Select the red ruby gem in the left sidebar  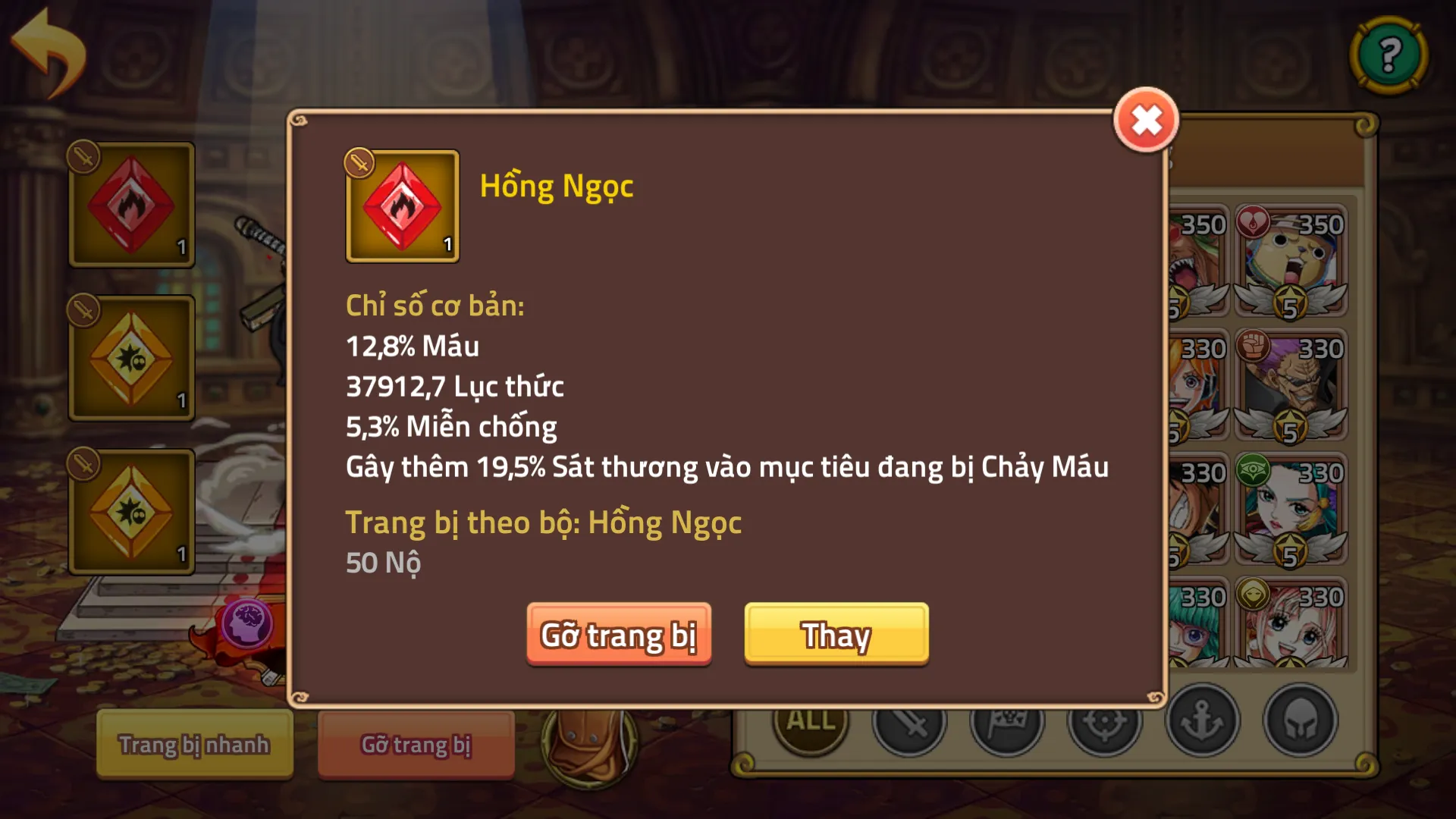(130, 203)
